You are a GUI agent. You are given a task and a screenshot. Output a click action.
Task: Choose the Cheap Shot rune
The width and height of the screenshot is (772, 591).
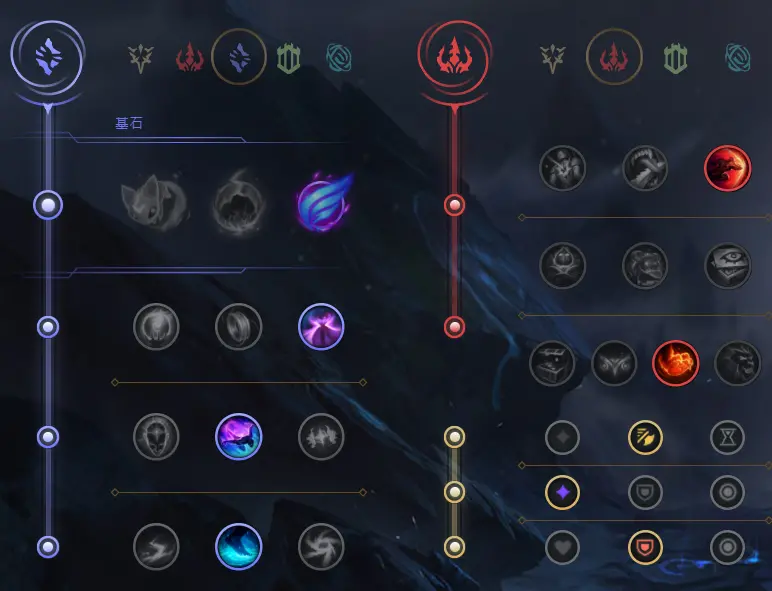click(x=563, y=168)
